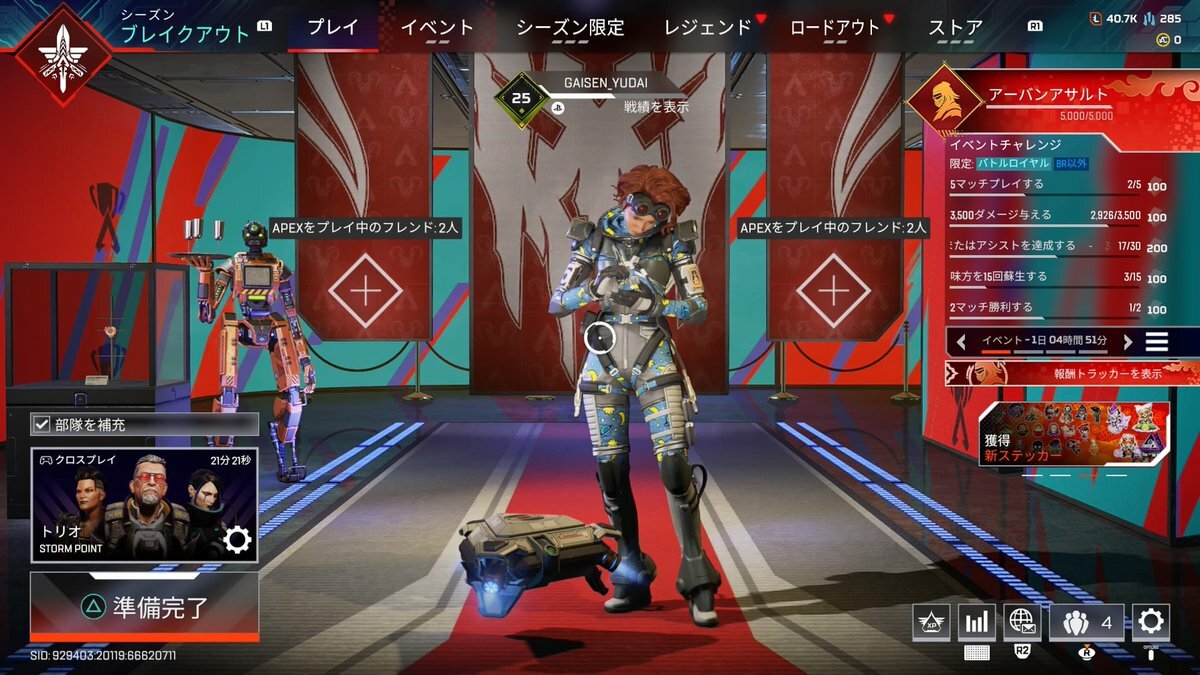Open the ストア tab
This screenshot has width=1200, height=675.
[955, 28]
